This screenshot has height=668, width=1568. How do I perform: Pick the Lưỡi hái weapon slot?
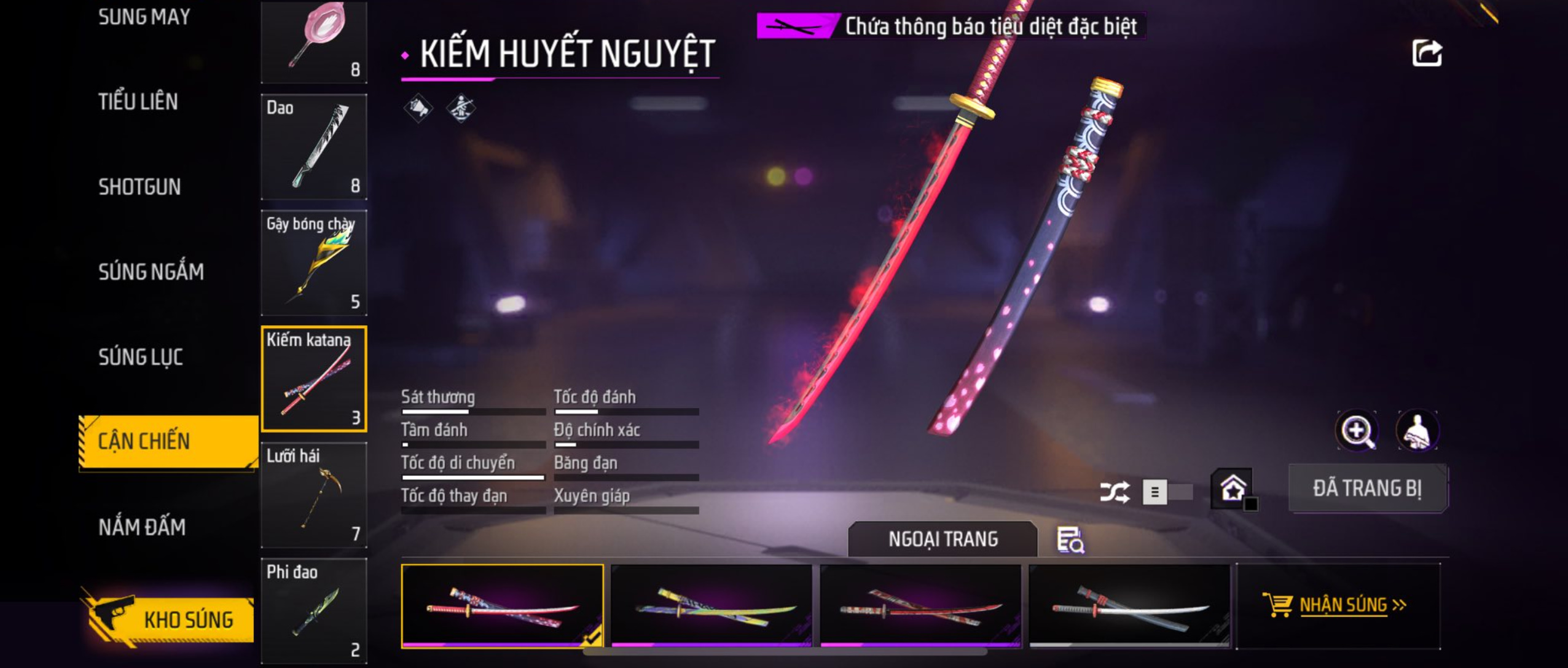[x=314, y=495]
